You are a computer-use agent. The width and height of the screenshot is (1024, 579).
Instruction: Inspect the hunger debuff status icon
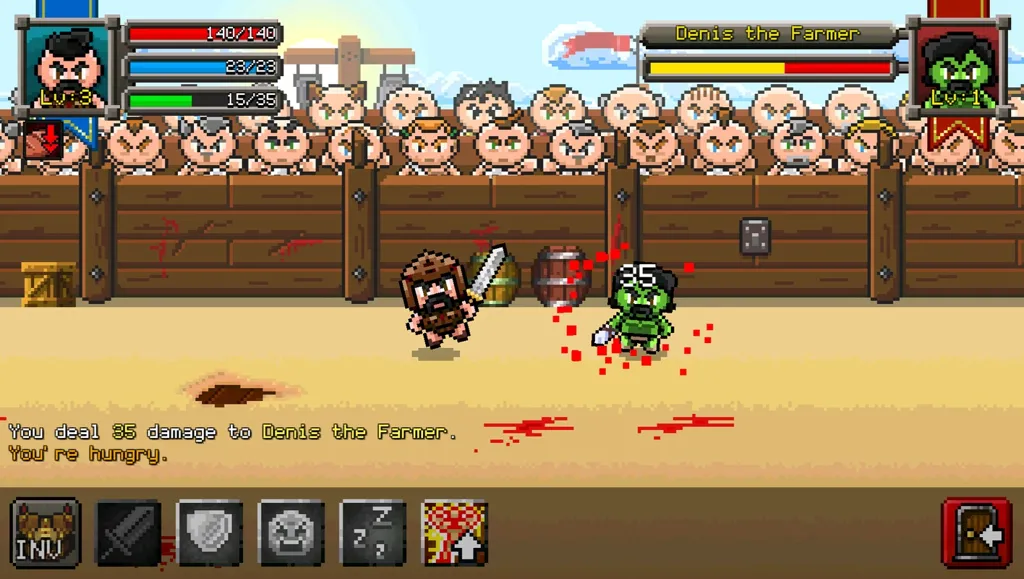tap(42, 140)
